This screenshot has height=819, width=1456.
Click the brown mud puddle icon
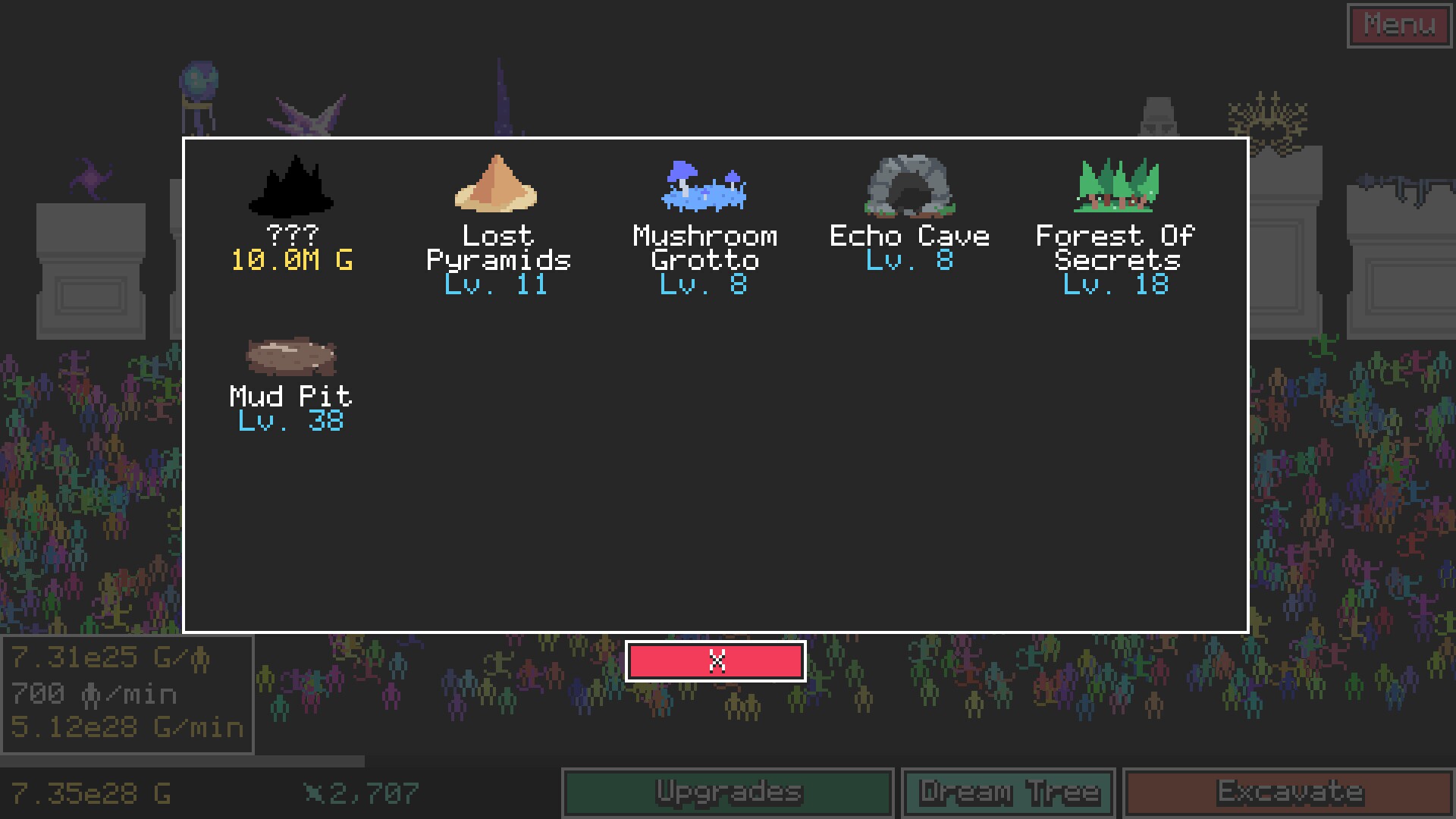click(x=290, y=355)
